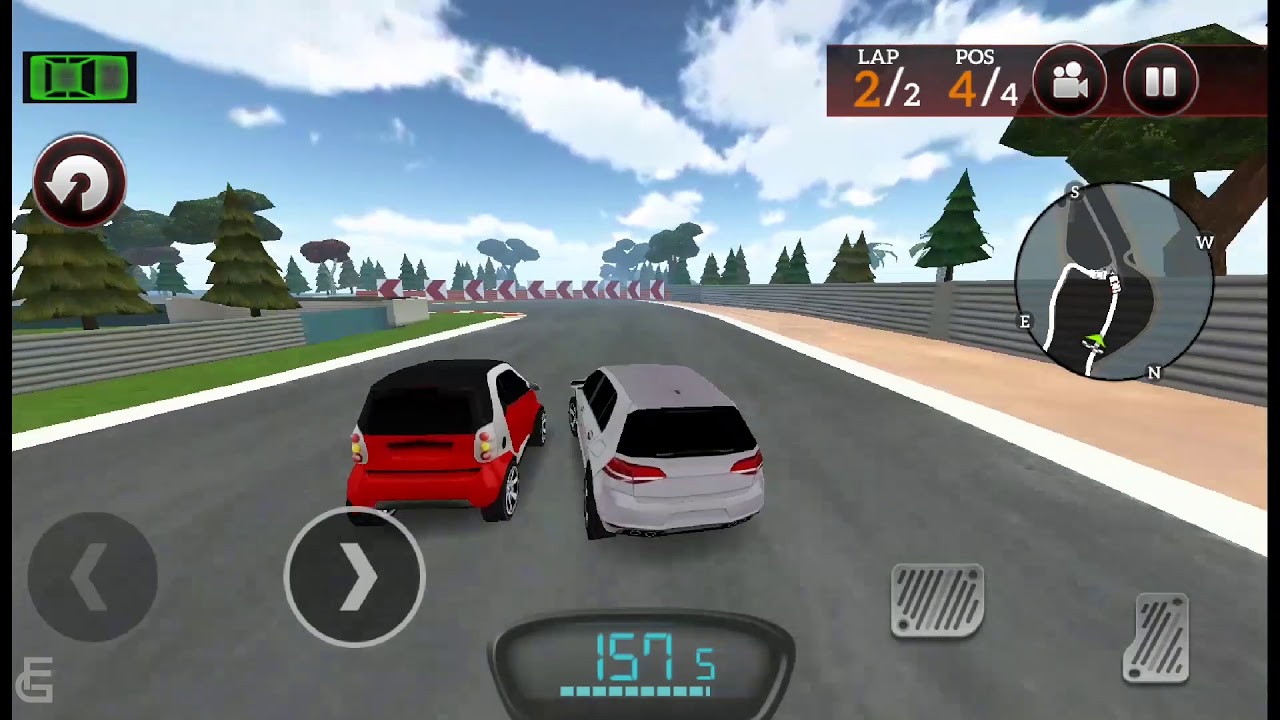The width and height of the screenshot is (1280, 720).
Task: Open the circular track minimap
Action: pos(1113,282)
